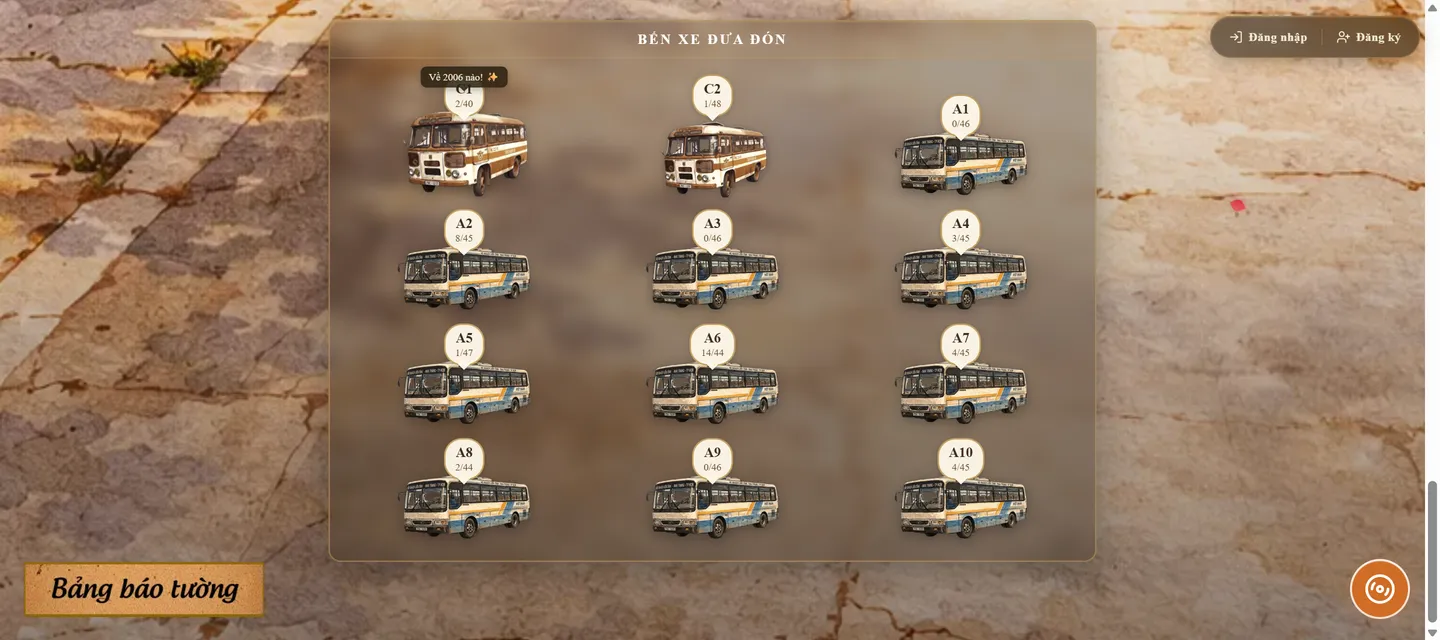
Task: Choose bus A1 with 0/46 seats
Action: point(962,163)
